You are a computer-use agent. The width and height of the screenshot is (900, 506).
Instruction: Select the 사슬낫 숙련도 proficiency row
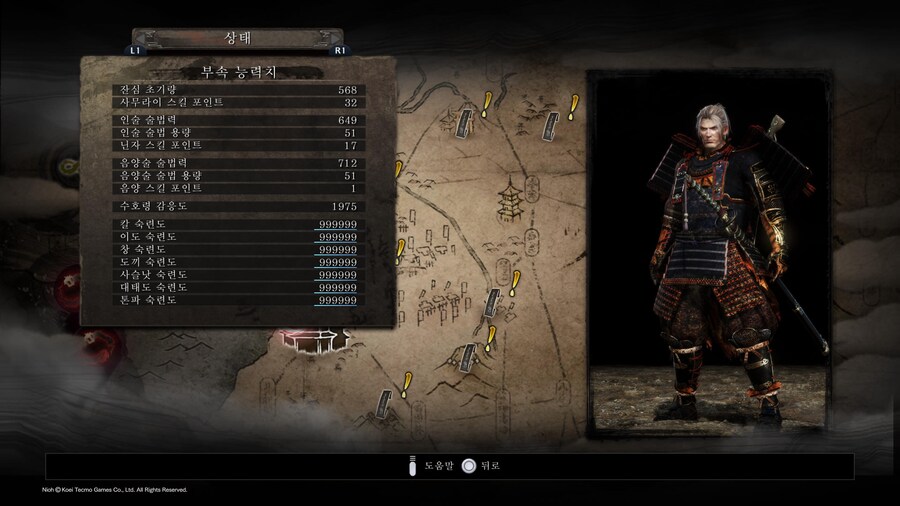click(238, 274)
